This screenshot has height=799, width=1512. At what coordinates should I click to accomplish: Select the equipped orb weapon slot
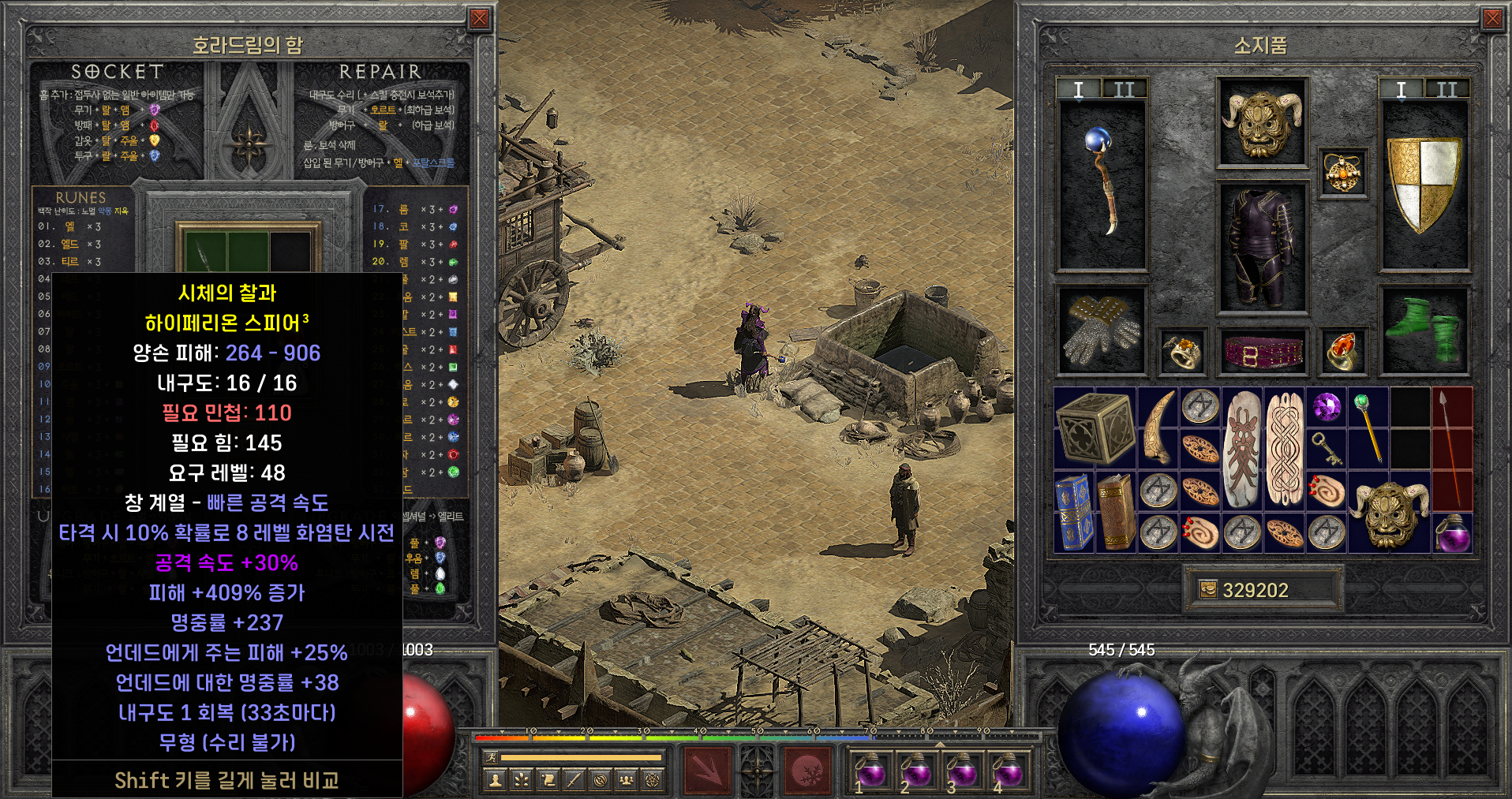click(x=1102, y=184)
